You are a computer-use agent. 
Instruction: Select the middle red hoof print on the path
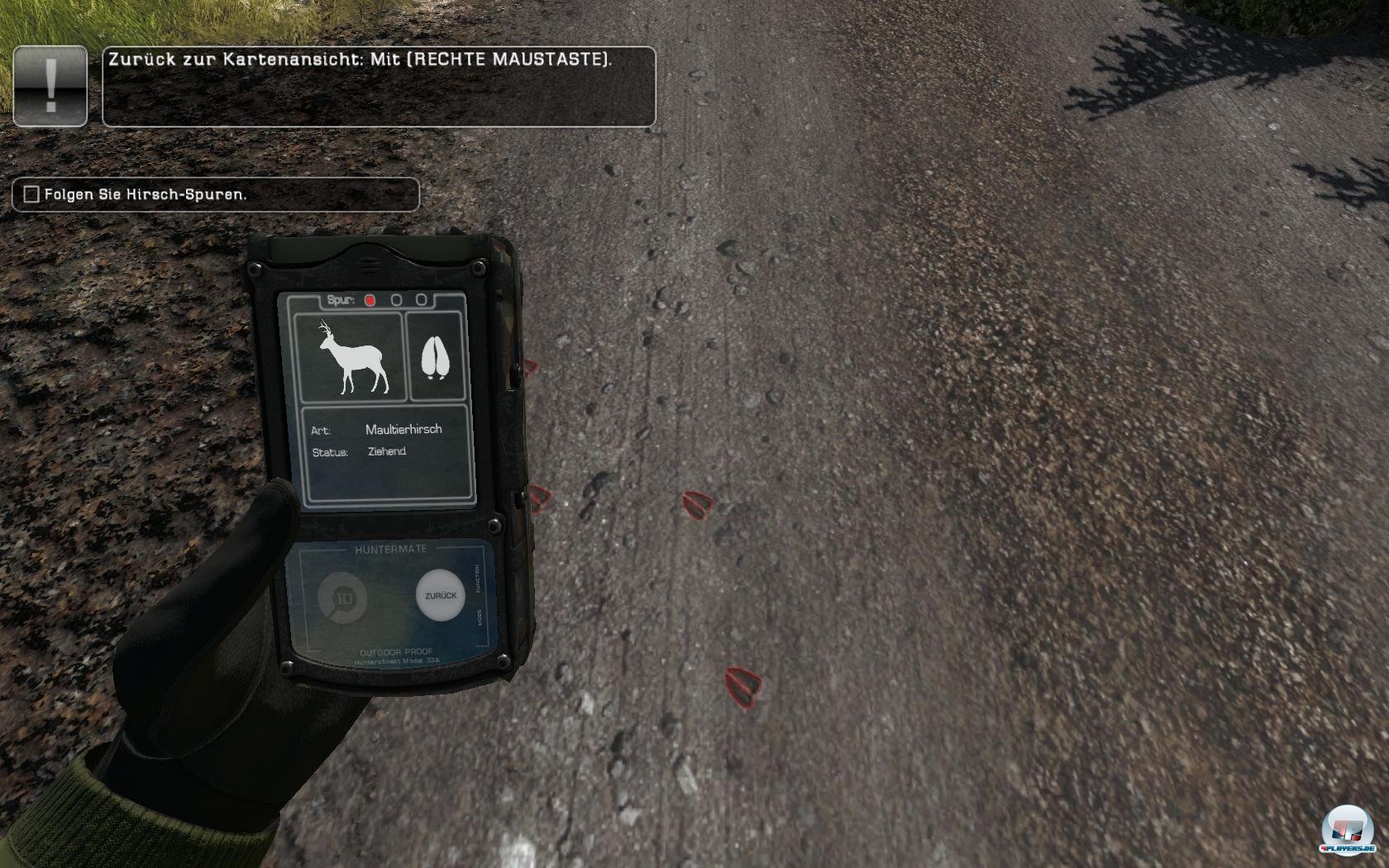699,504
